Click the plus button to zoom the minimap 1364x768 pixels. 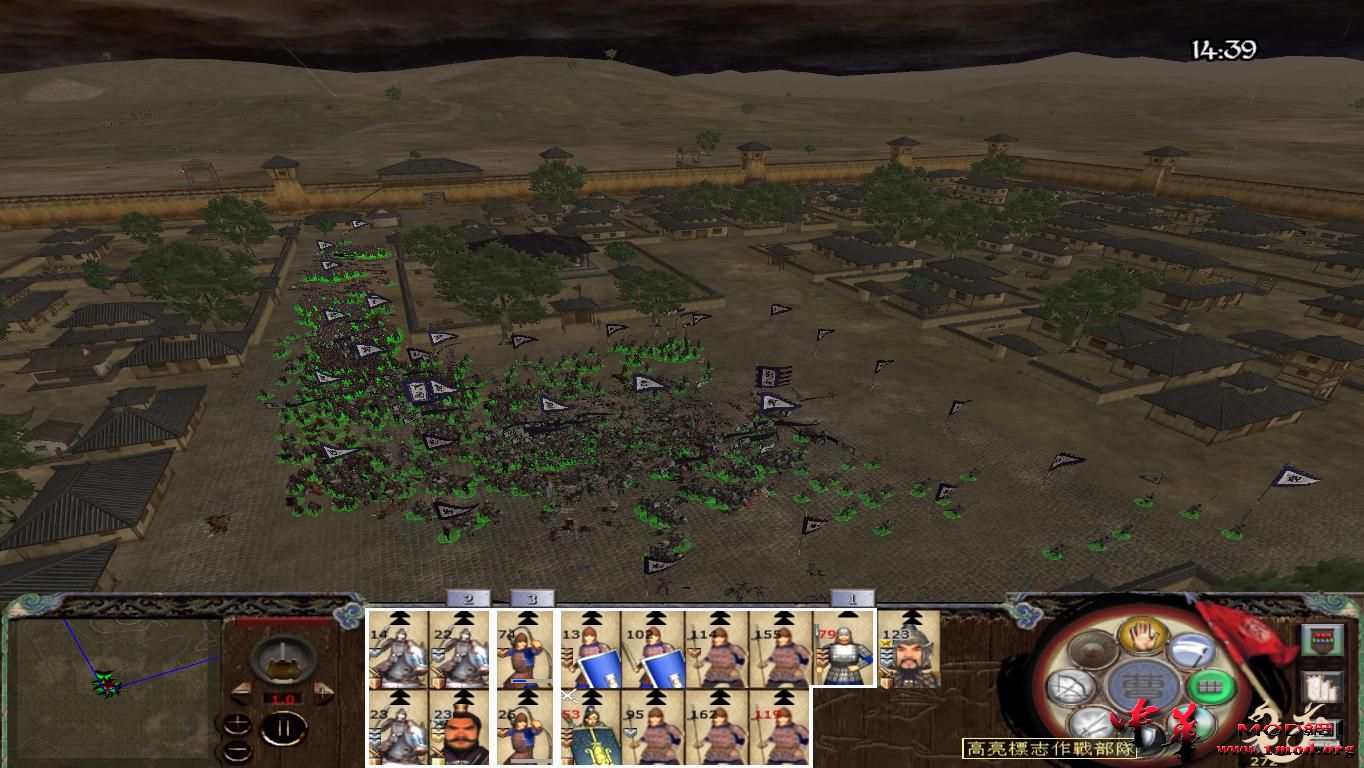click(237, 722)
